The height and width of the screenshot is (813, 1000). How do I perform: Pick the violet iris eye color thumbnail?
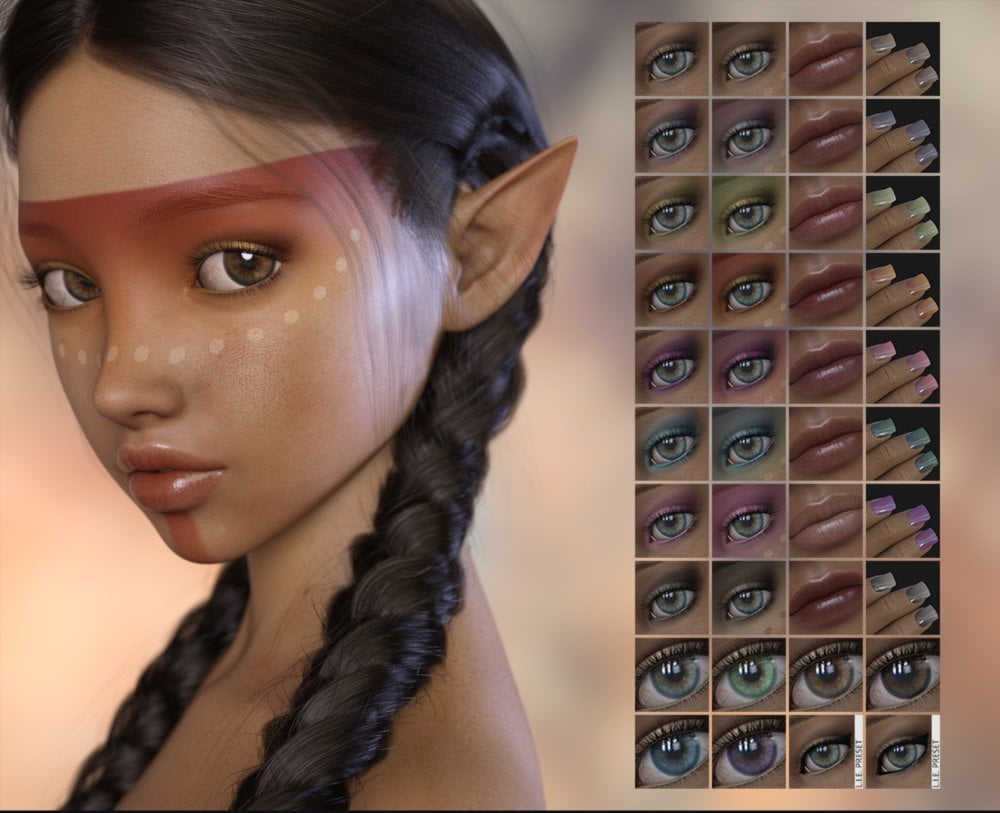[x=749, y=750]
